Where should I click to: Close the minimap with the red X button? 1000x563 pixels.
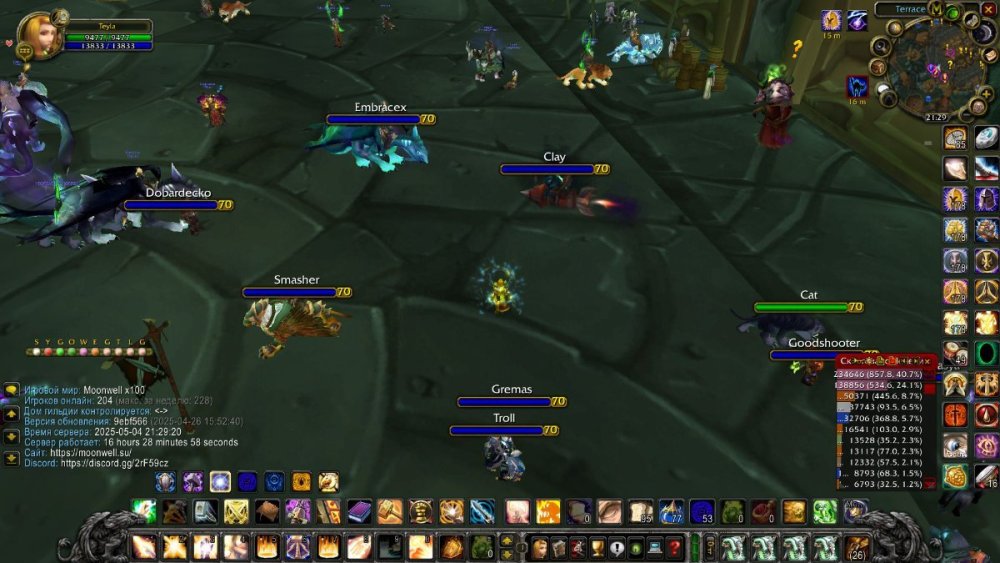pyautogui.click(x=989, y=9)
